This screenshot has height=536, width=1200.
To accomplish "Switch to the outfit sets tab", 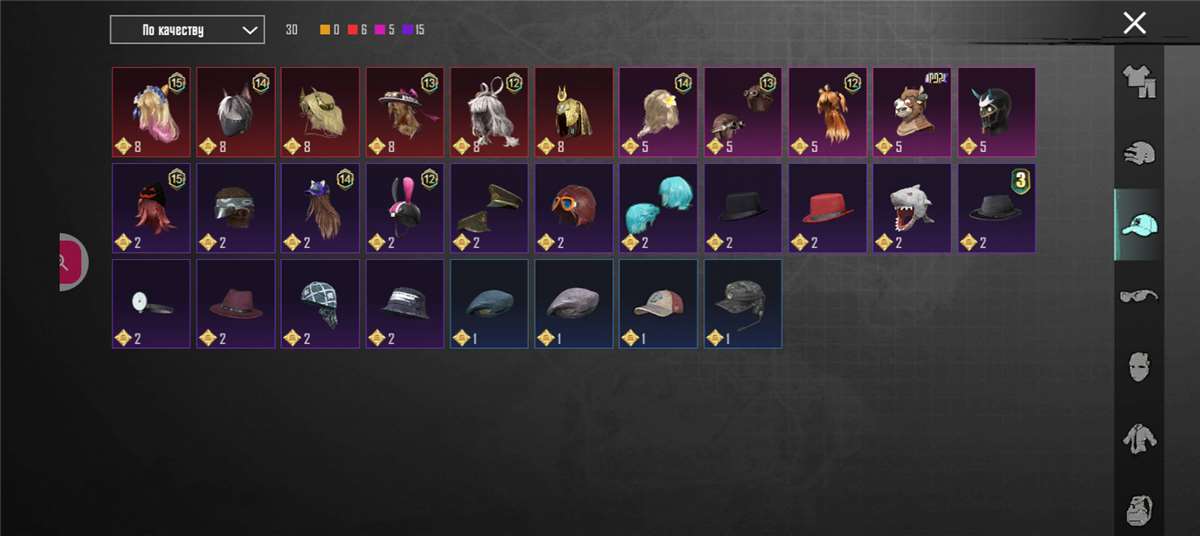I will point(1139,82).
